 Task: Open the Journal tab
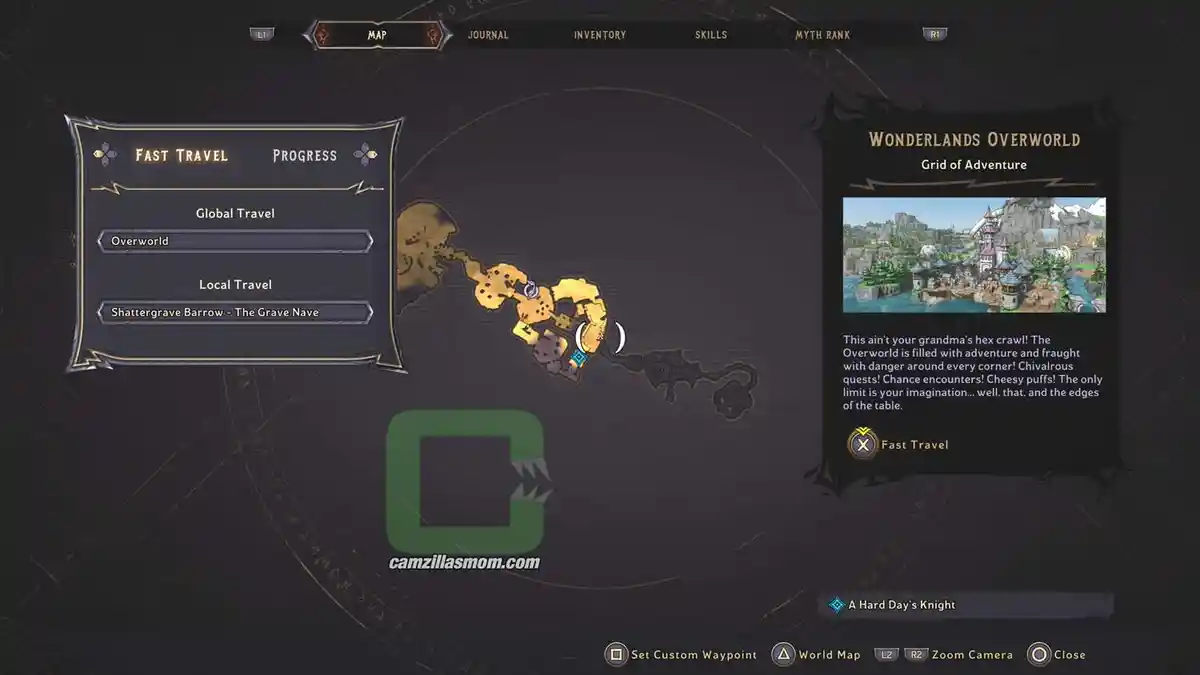[488, 35]
